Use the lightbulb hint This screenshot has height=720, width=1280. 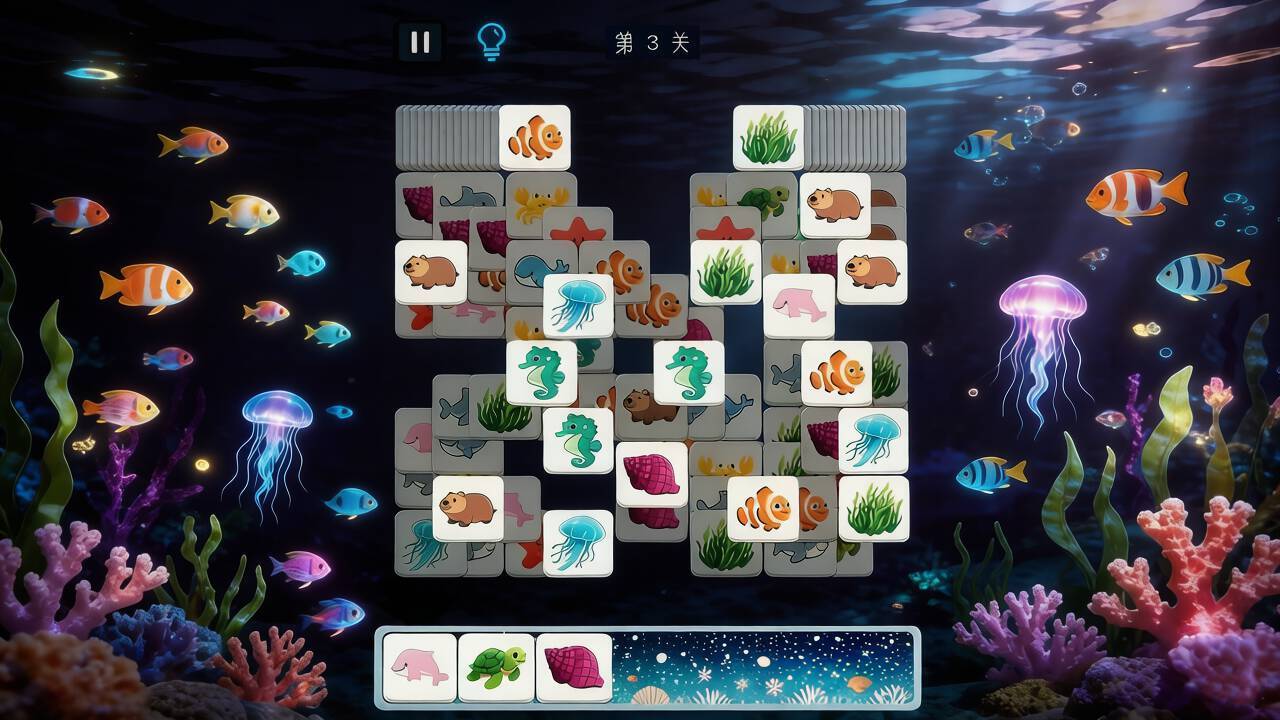tap(491, 42)
